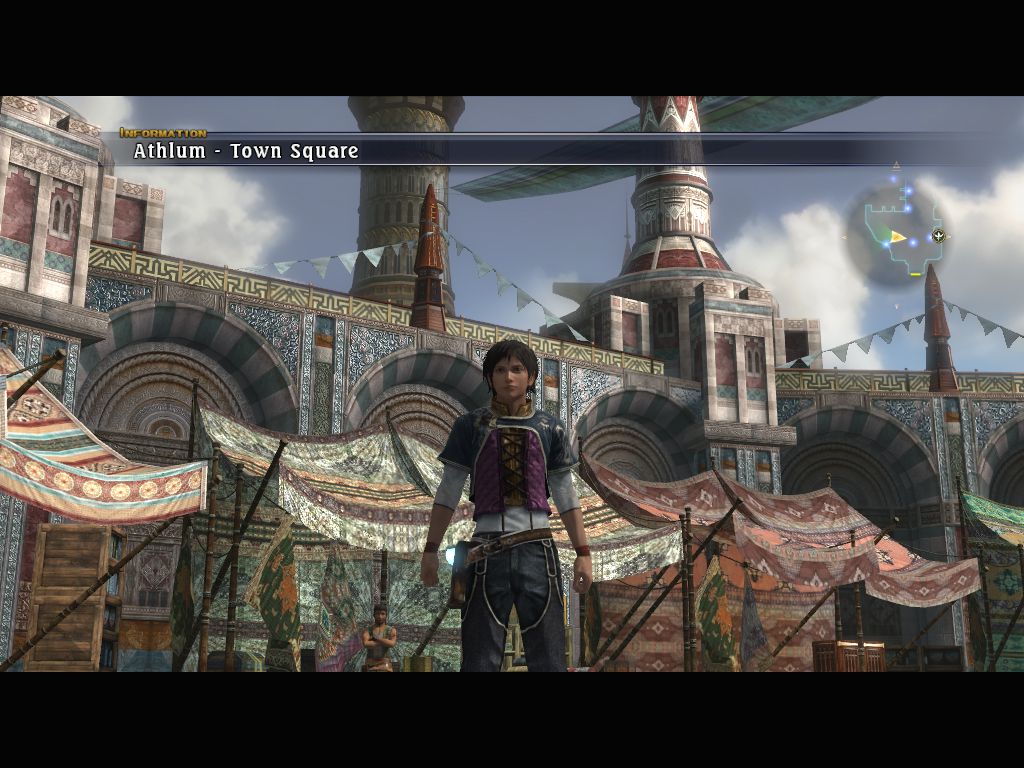
Task: Click the circular town minimap
Action: pos(895,235)
